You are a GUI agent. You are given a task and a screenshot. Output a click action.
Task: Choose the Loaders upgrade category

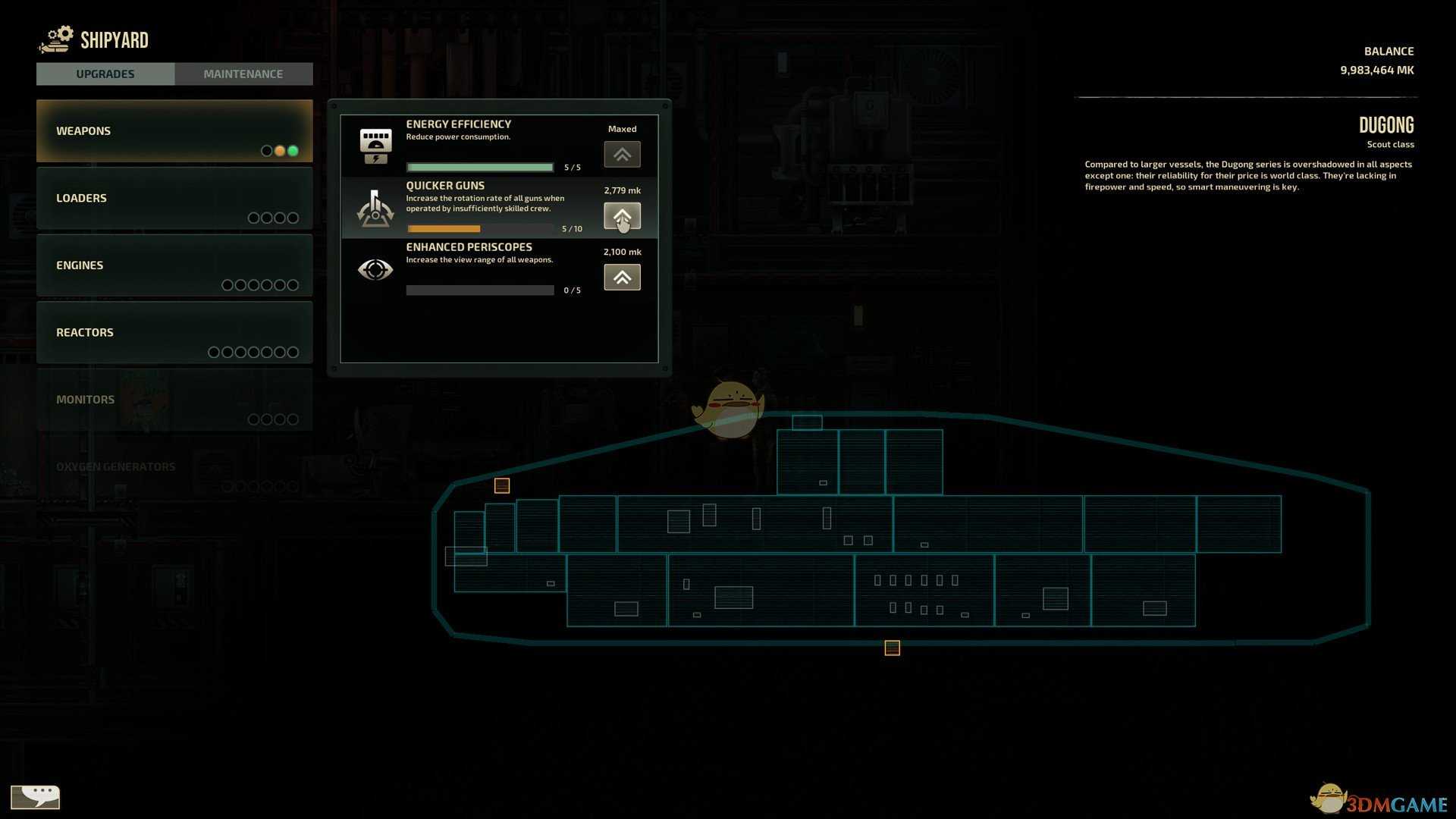[x=174, y=198]
